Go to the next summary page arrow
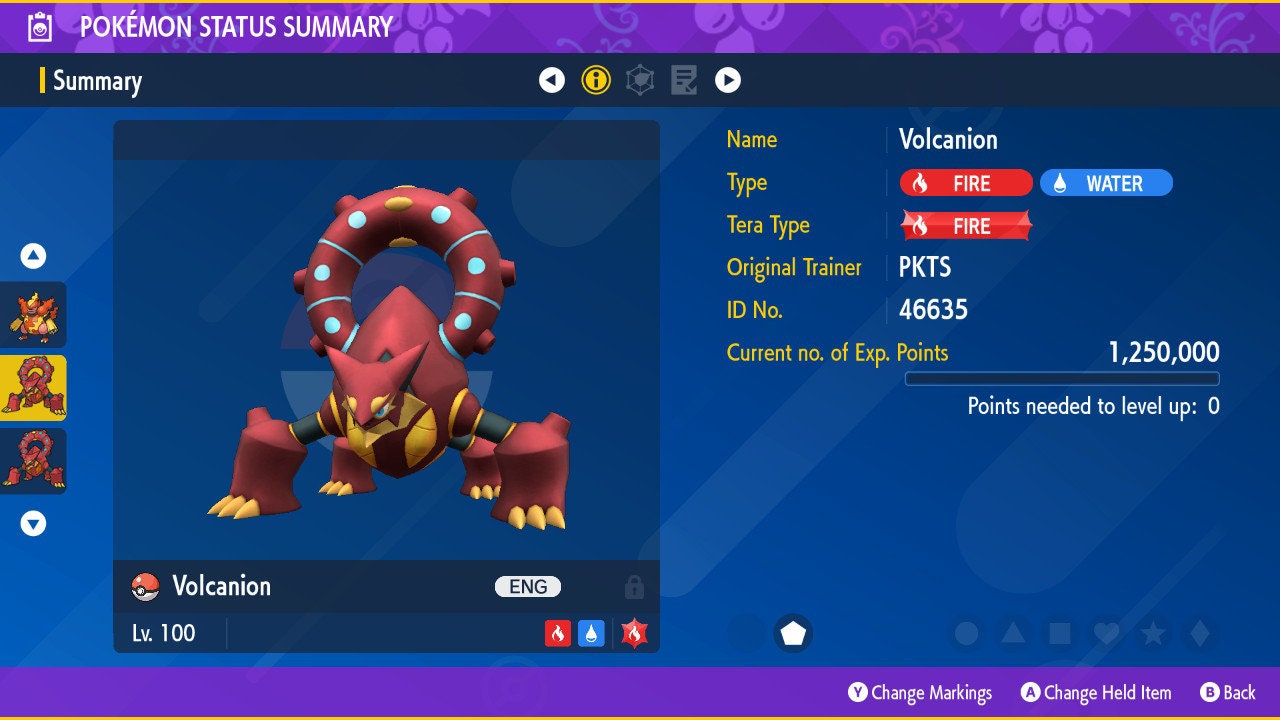Viewport: 1280px width, 720px height. (x=728, y=81)
